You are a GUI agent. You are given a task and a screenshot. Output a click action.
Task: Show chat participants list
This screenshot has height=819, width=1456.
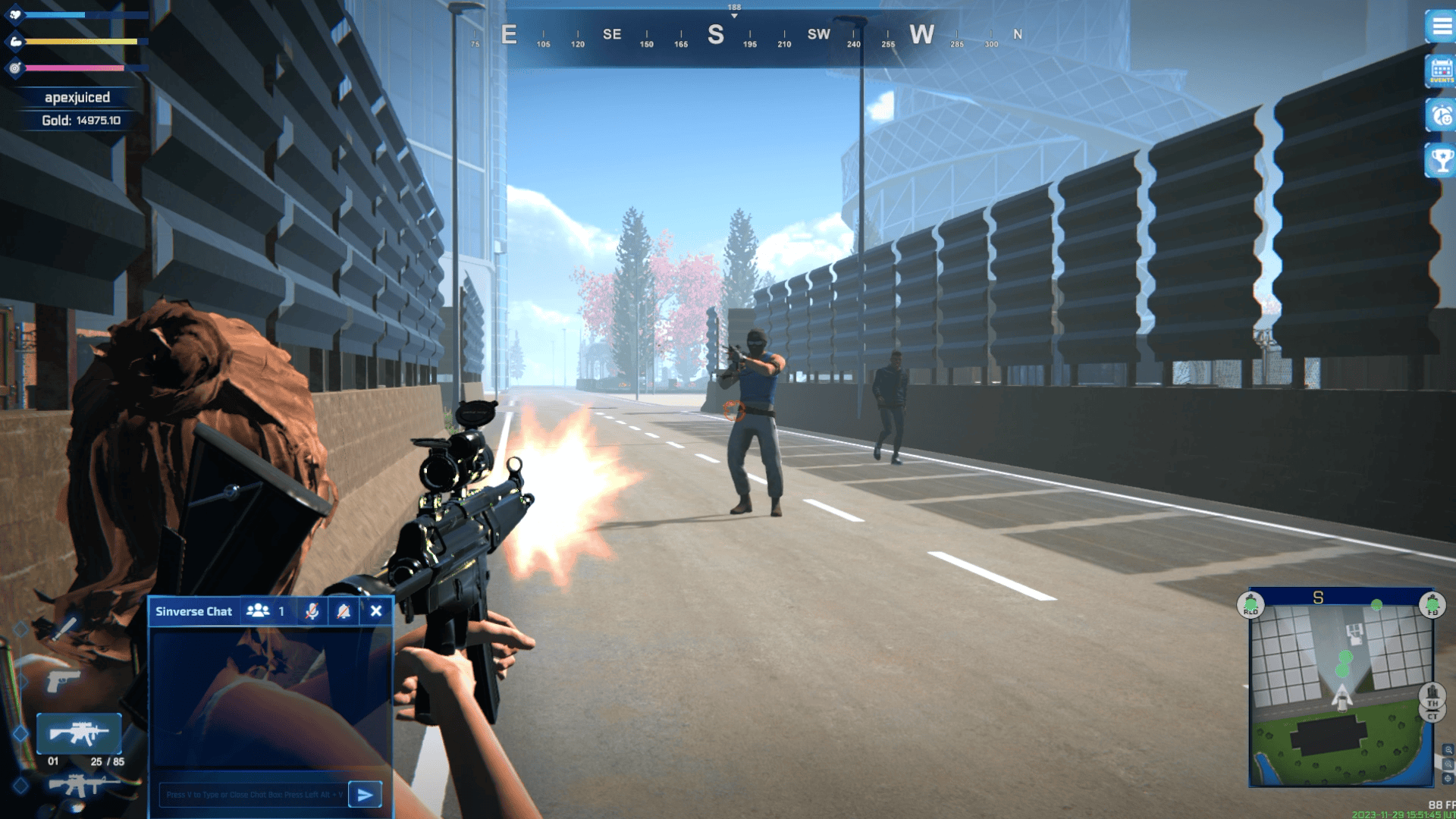(x=259, y=611)
